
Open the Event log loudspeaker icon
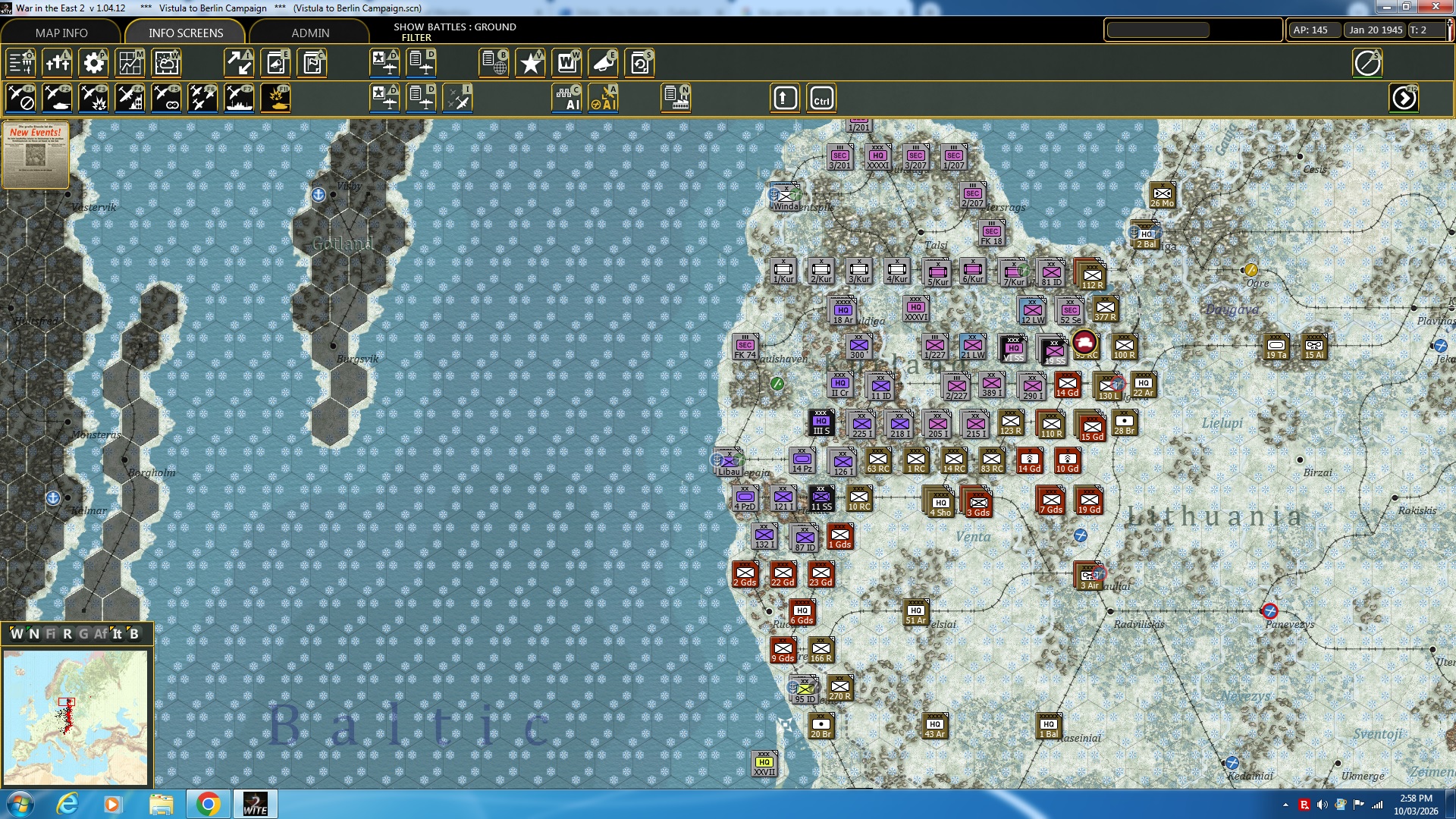click(x=603, y=63)
